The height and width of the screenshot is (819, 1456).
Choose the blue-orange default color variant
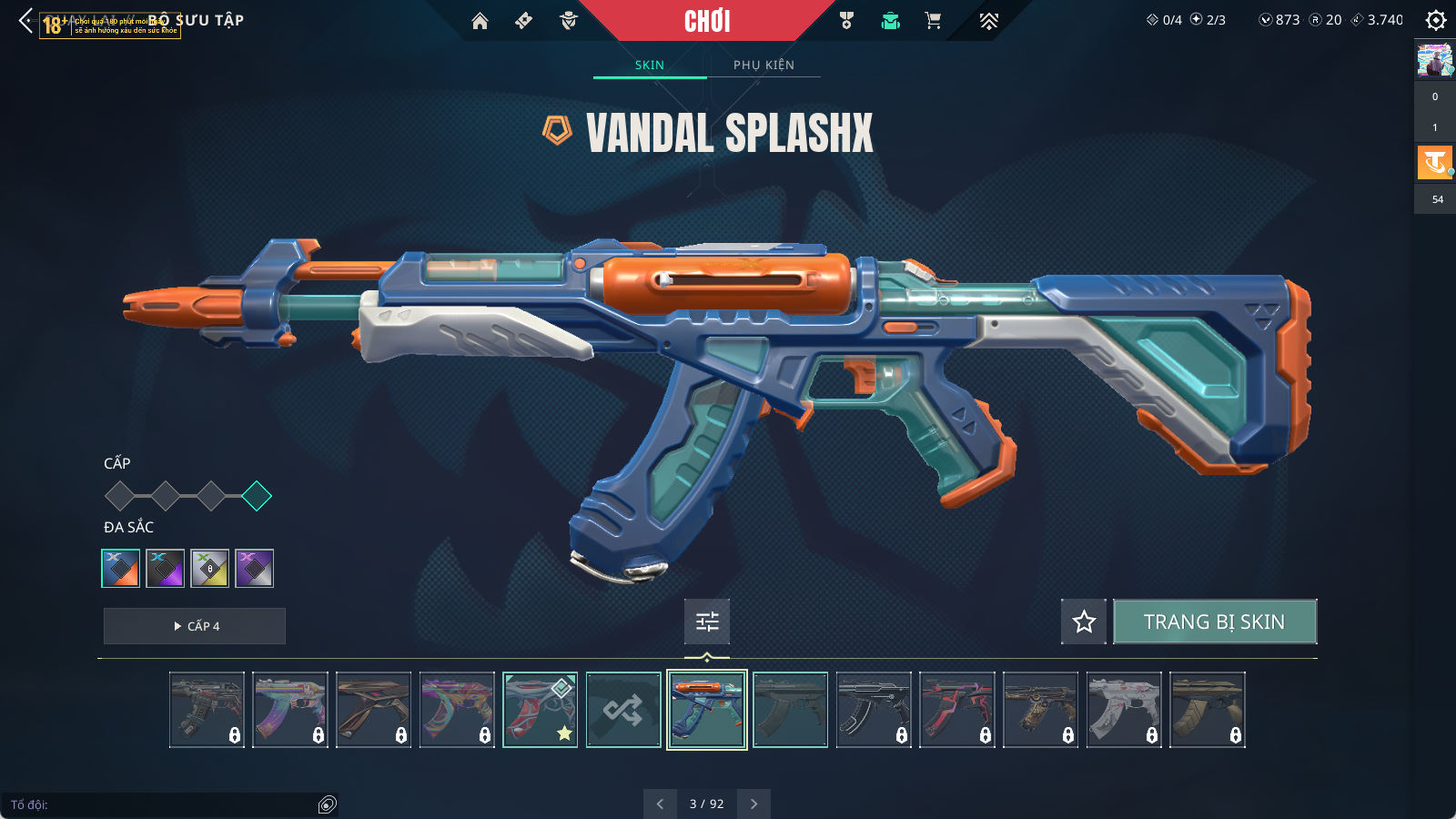tap(121, 569)
